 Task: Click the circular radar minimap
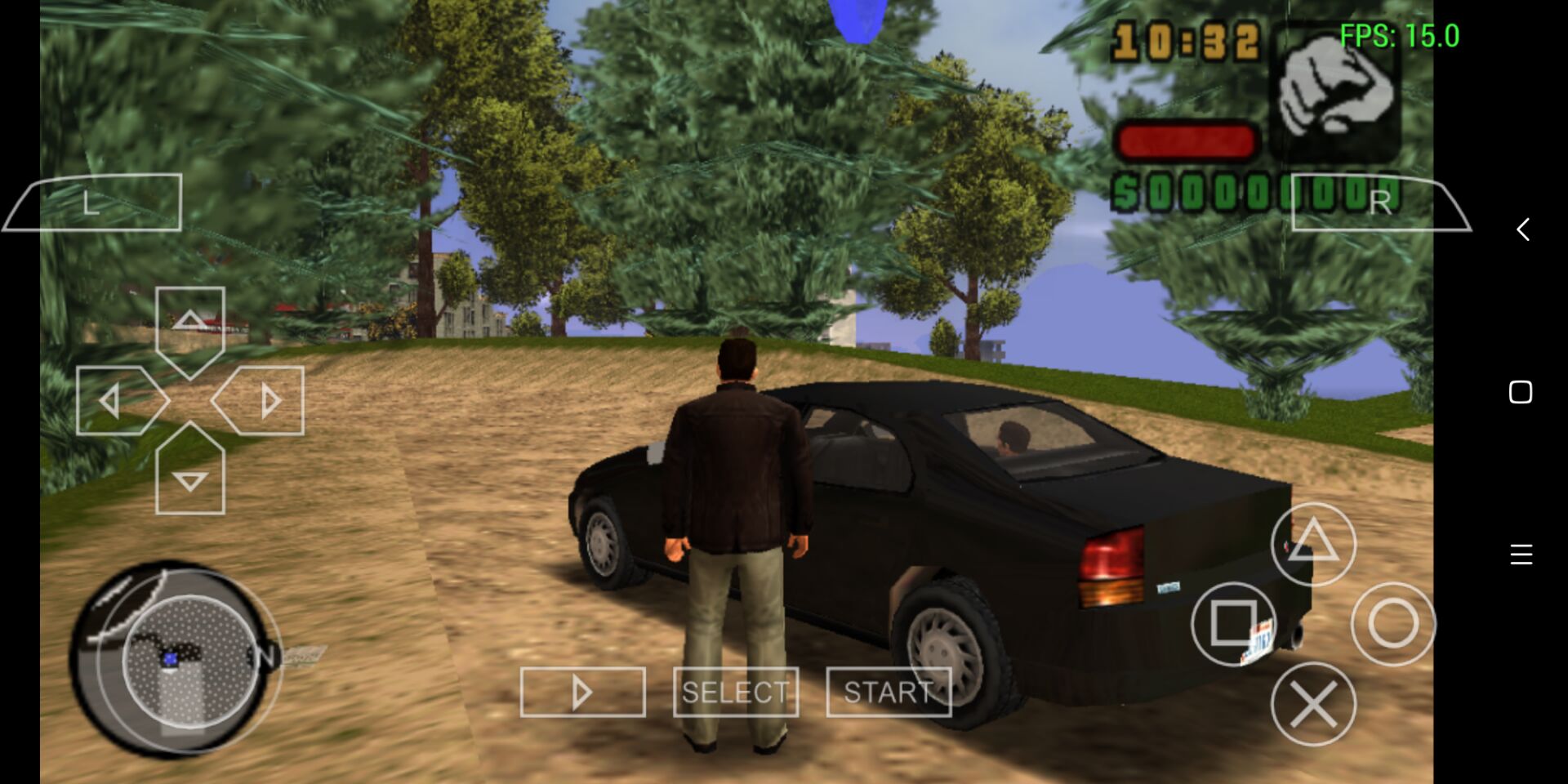[176, 657]
